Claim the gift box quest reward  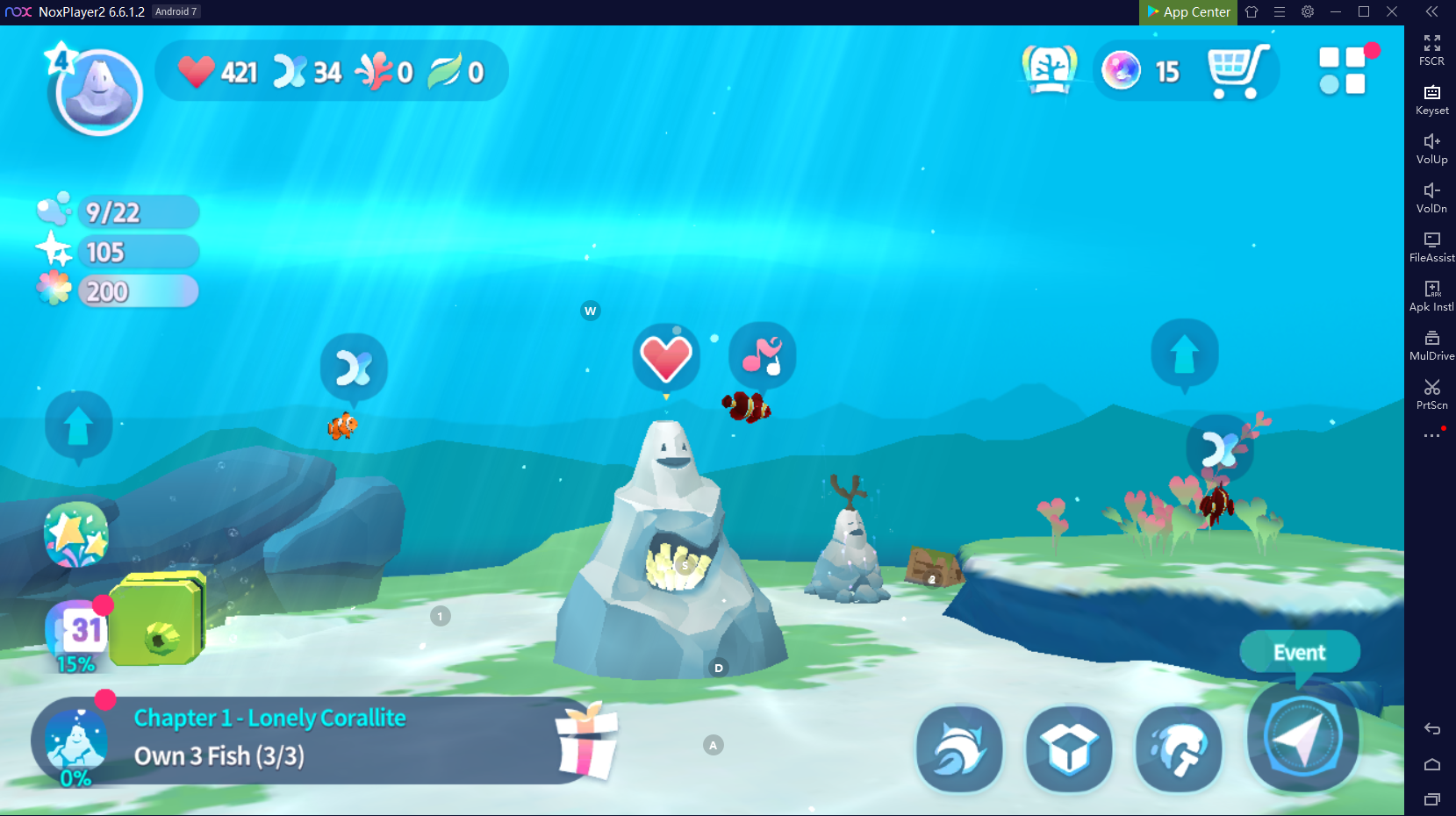point(587,741)
